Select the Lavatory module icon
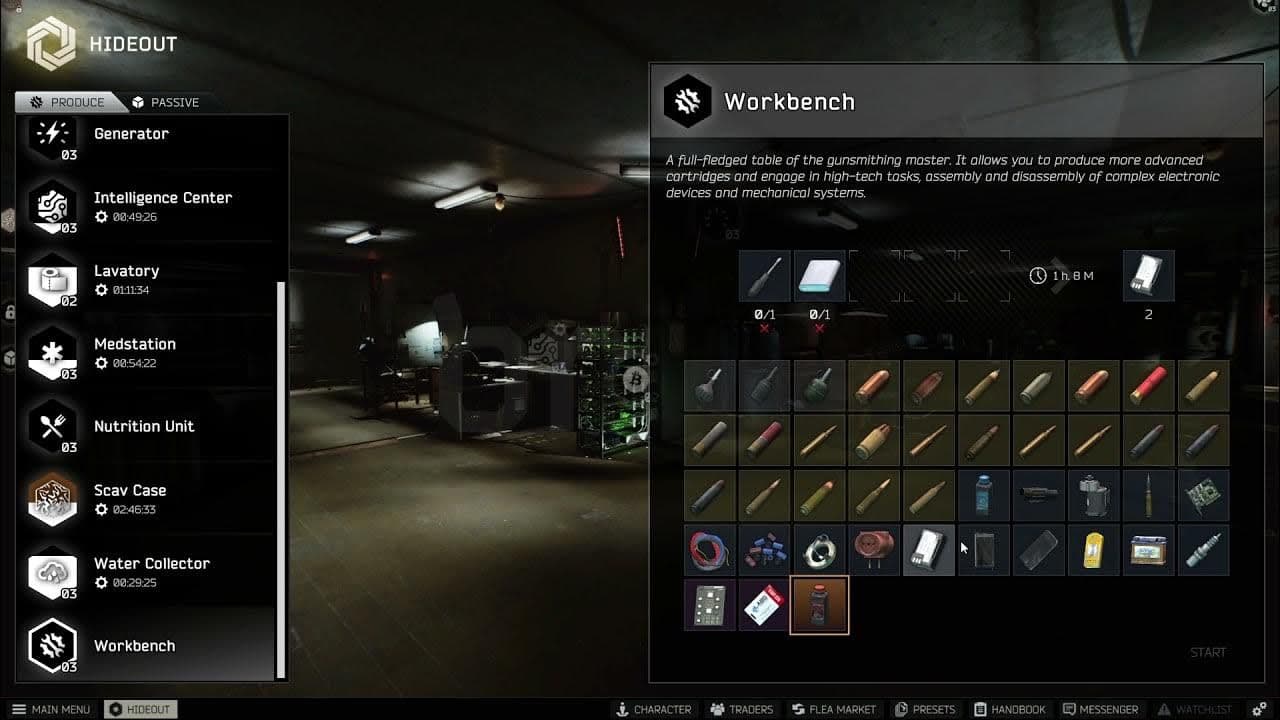This screenshot has width=1280, height=720. 52,281
